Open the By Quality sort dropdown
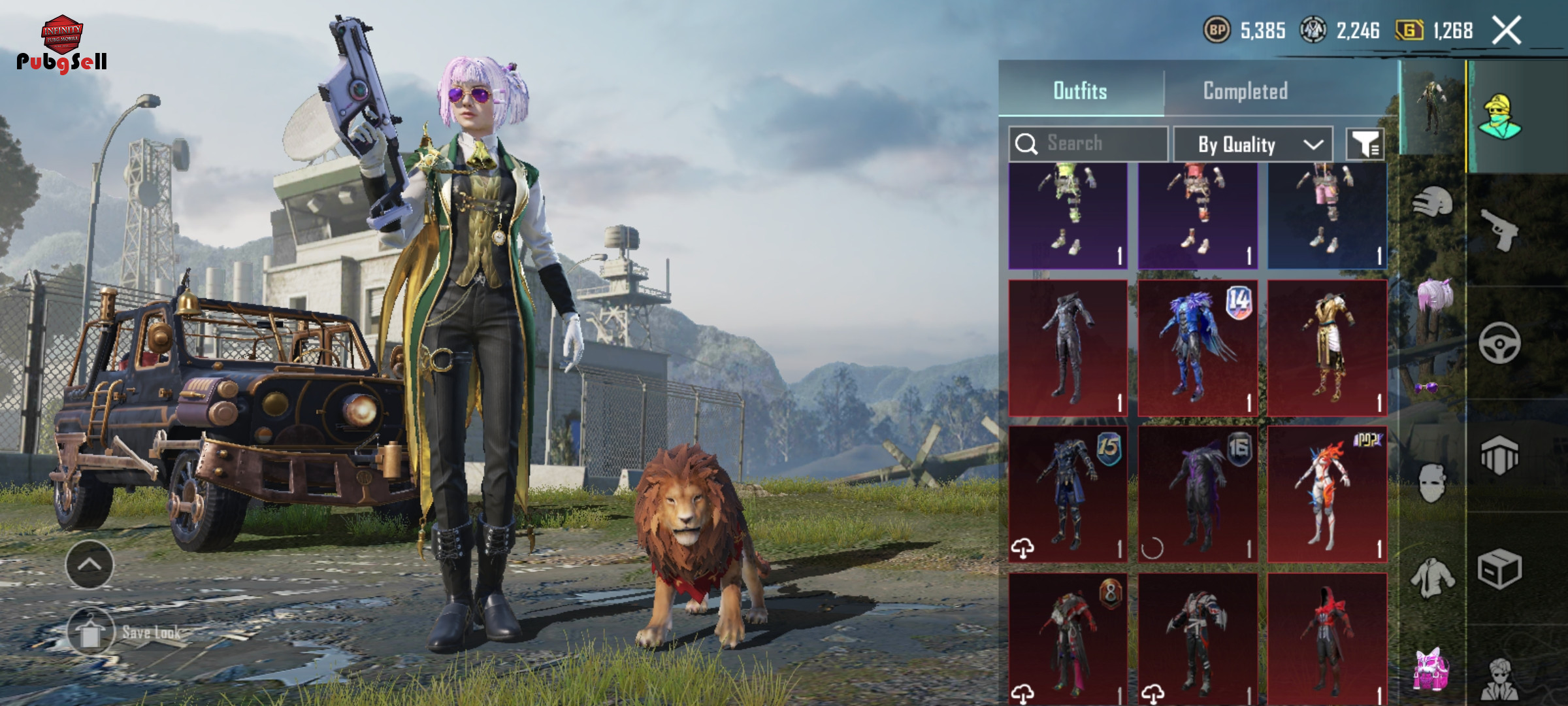This screenshot has height=706, width=1568. pos(1252,144)
